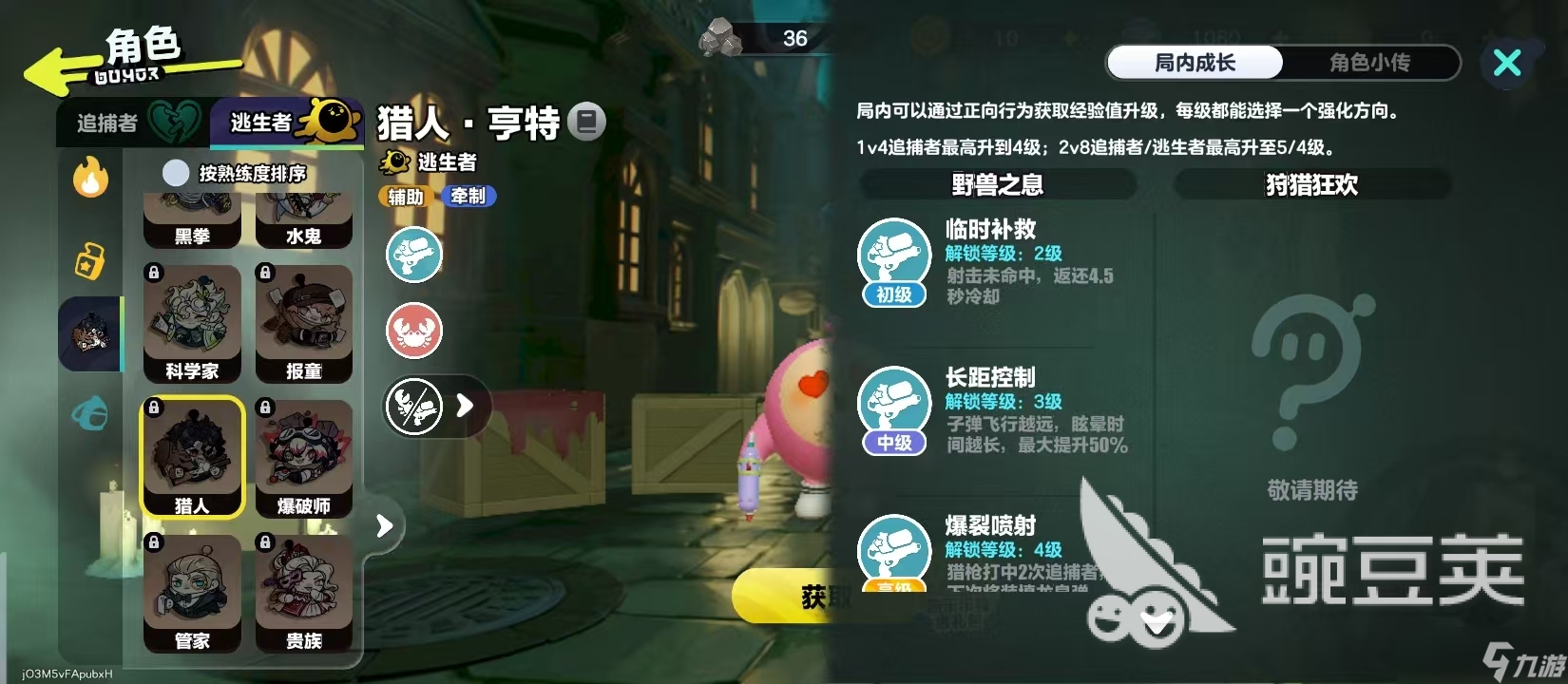Open the 狩猎狂欢 growth branch
Image resolution: width=1568 pixels, height=684 pixels.
pos(1311,184)
